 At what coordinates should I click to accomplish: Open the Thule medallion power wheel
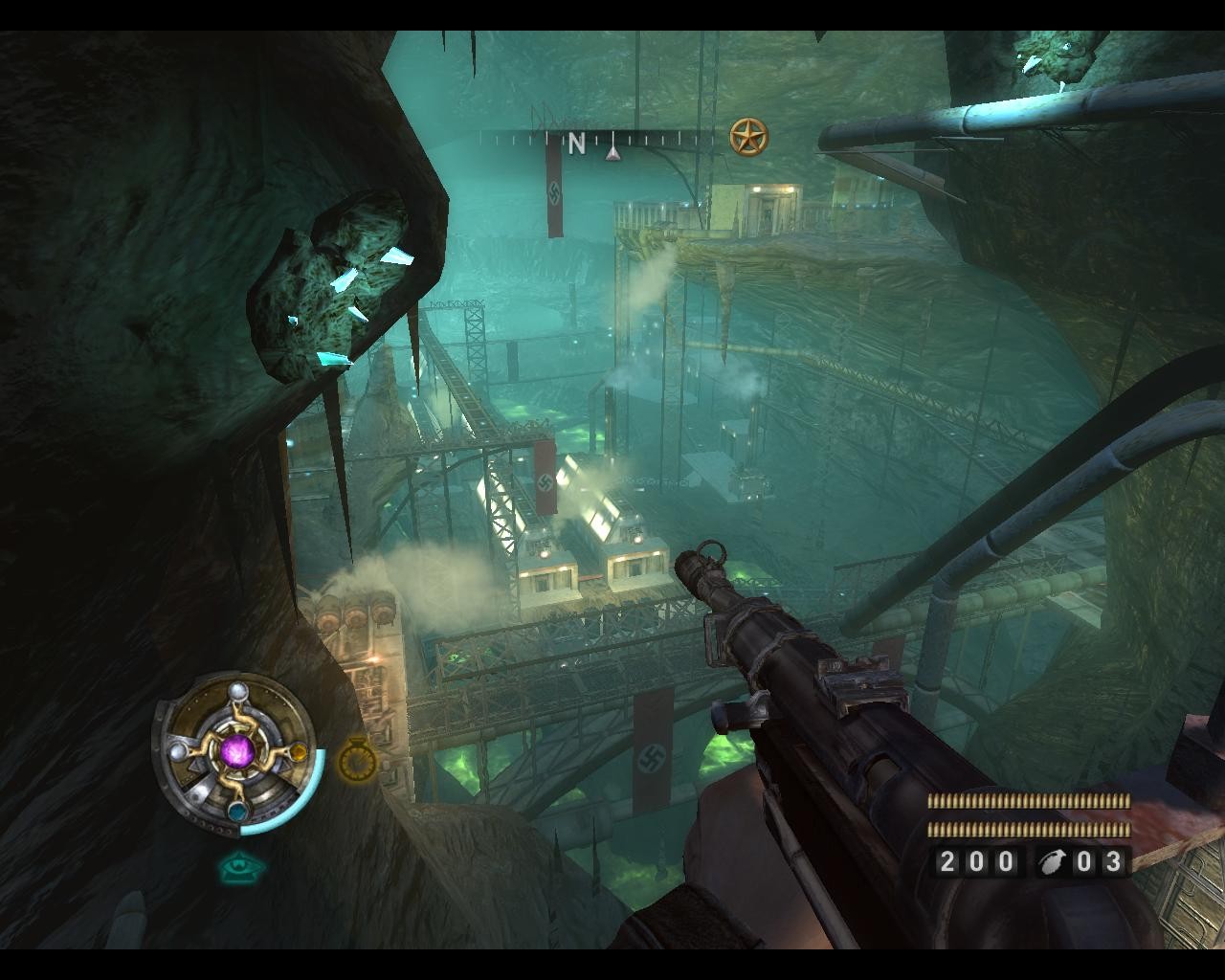tap(235, 748)
